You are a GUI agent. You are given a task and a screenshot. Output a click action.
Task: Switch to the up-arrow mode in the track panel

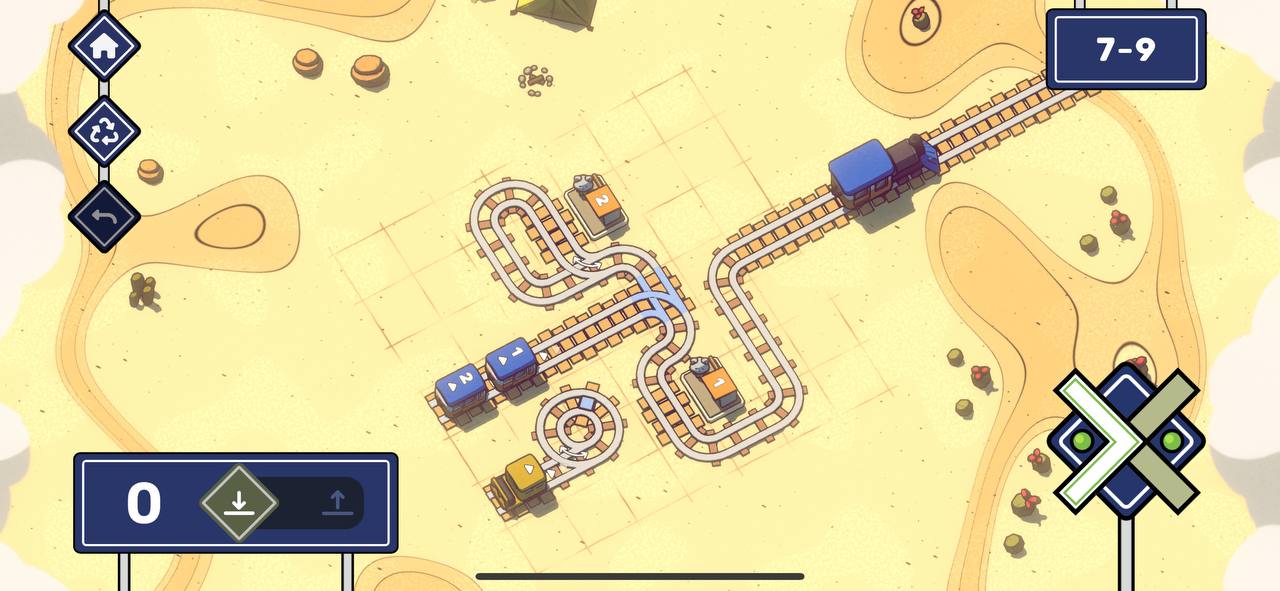click(x=337, y=502)
